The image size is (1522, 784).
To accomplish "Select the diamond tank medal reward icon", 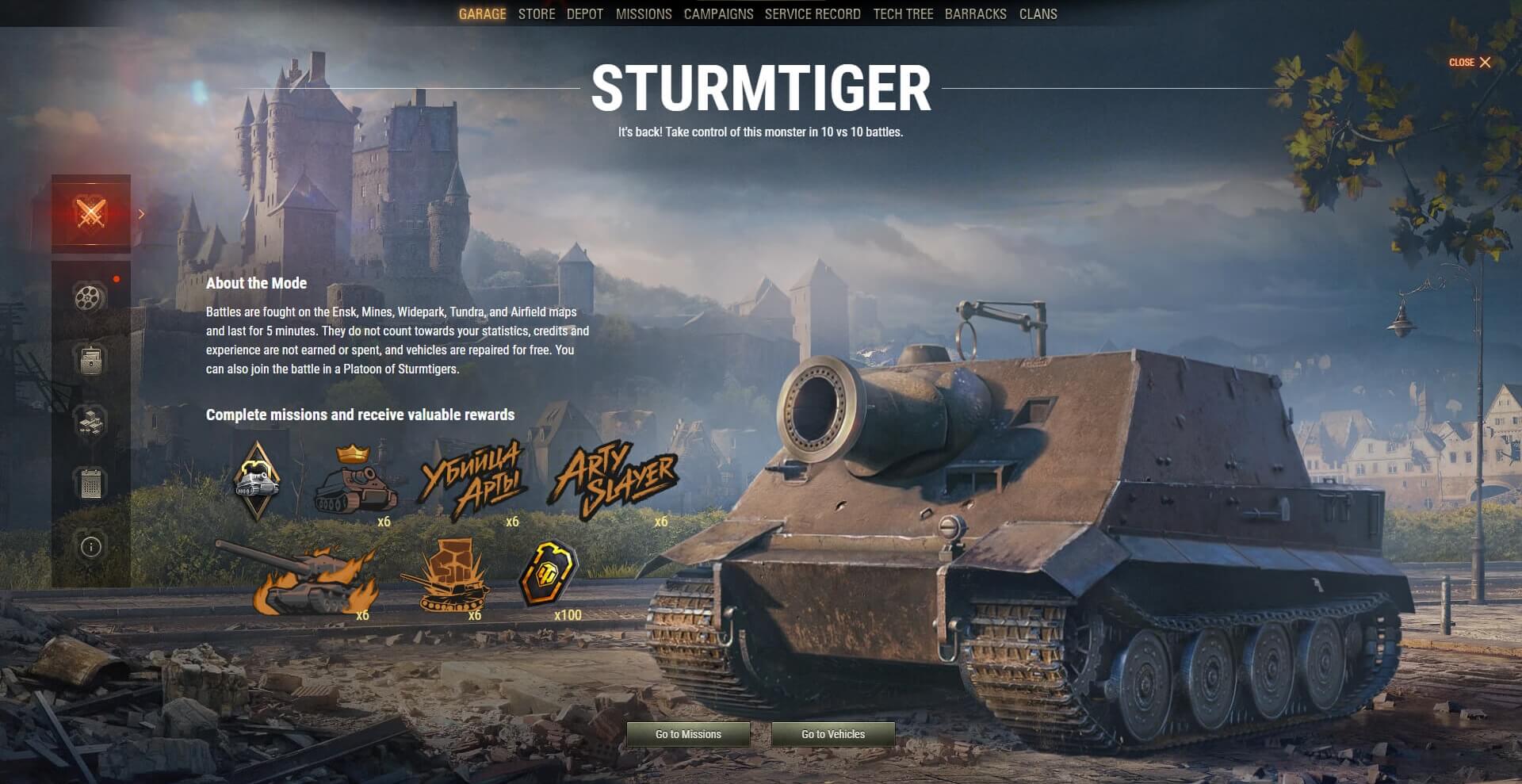I will pos(256,478).
